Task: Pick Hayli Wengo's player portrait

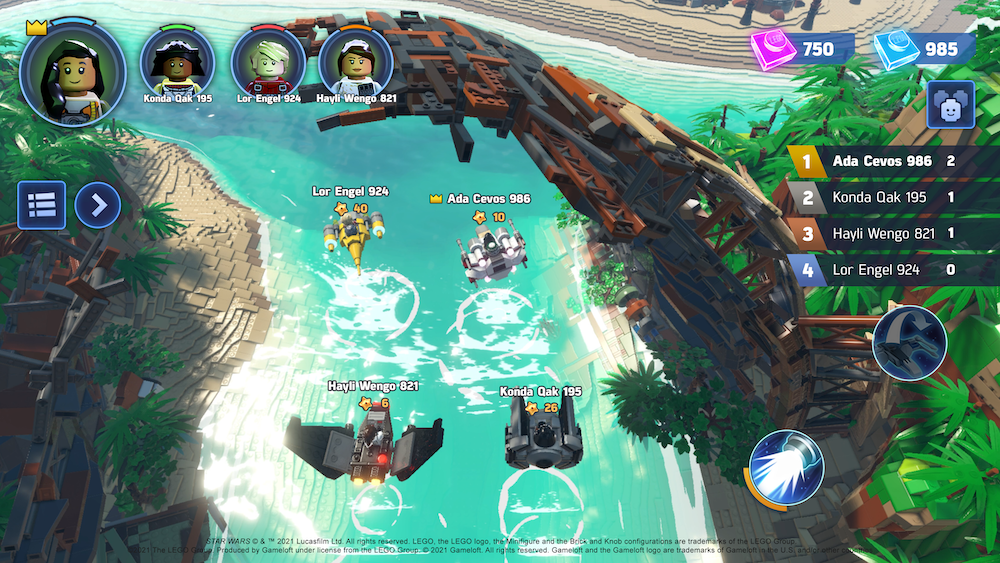Action: [x=355, y=61]
